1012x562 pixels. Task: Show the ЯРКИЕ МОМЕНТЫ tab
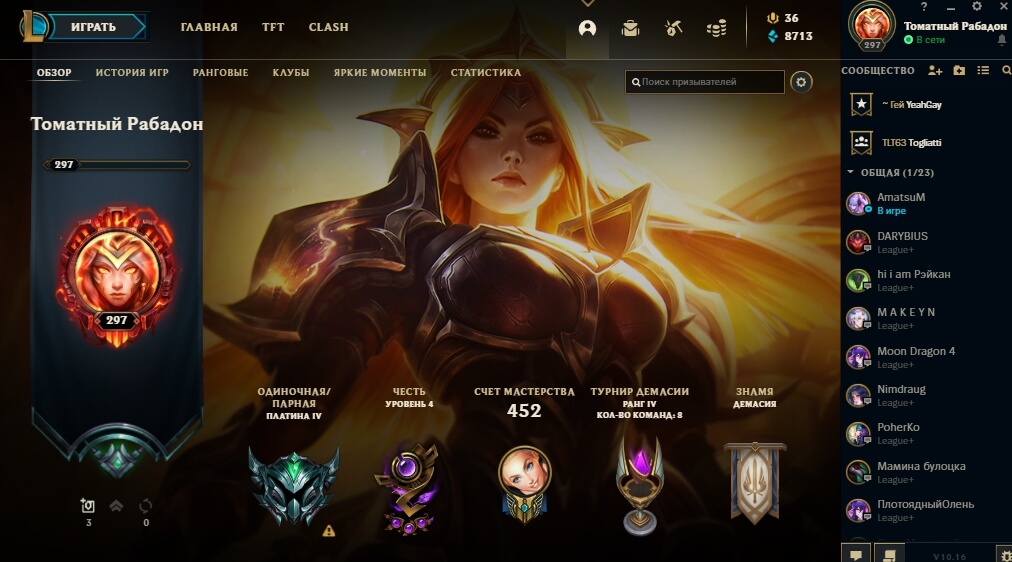(x=380, y=73)
